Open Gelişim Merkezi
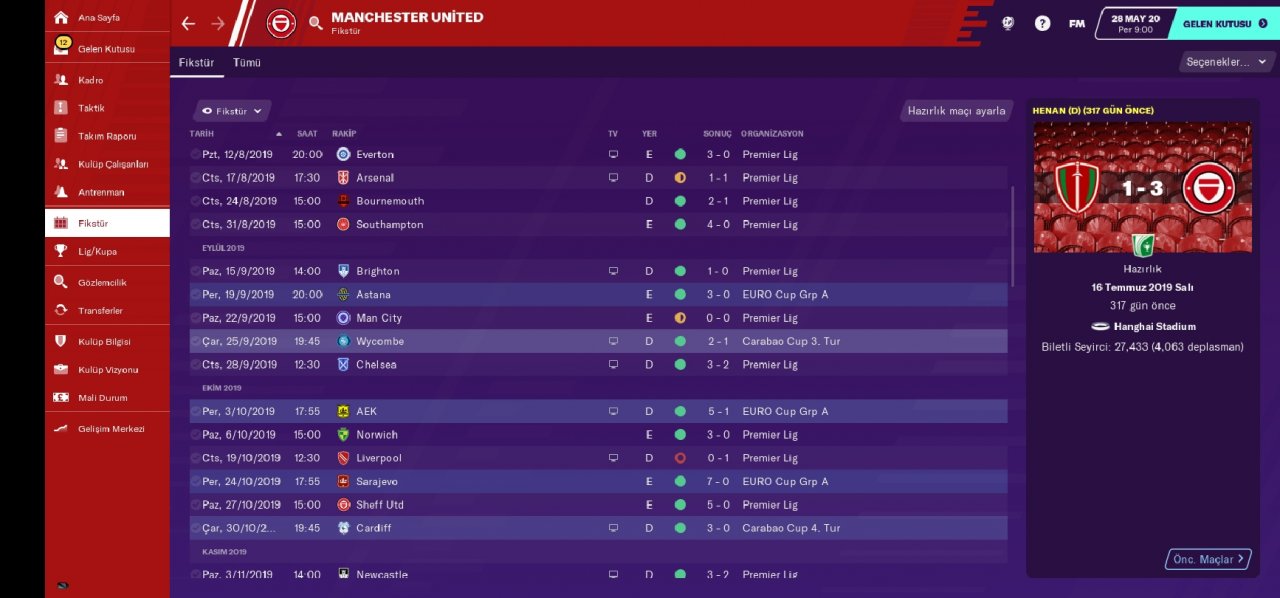Image resolution: width=1280 pixels, height=598 pixels. [x=110, y=429]
